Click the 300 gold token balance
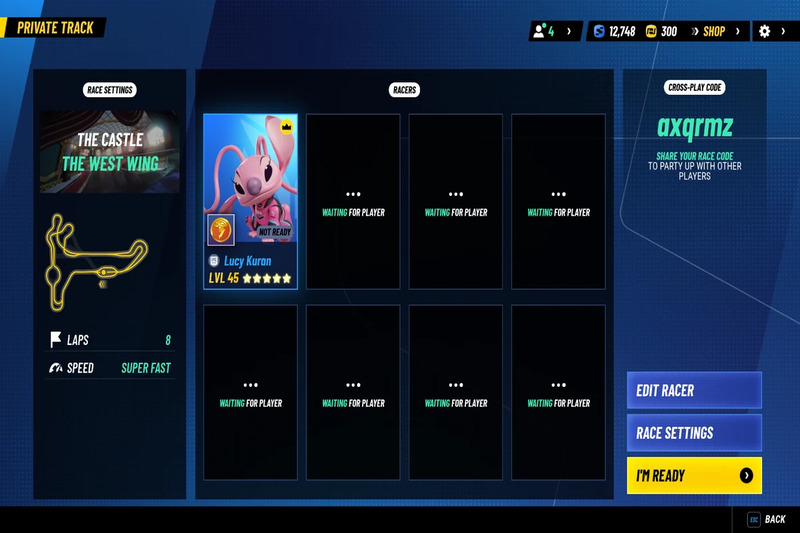The height and width of the screenshot is (533, 800). click(x=662, y=32)
